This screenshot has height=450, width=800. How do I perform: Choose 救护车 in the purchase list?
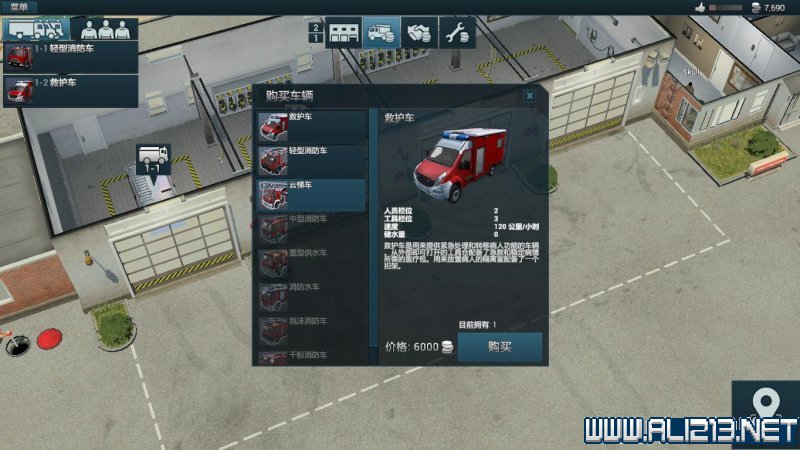click(312, 125)
